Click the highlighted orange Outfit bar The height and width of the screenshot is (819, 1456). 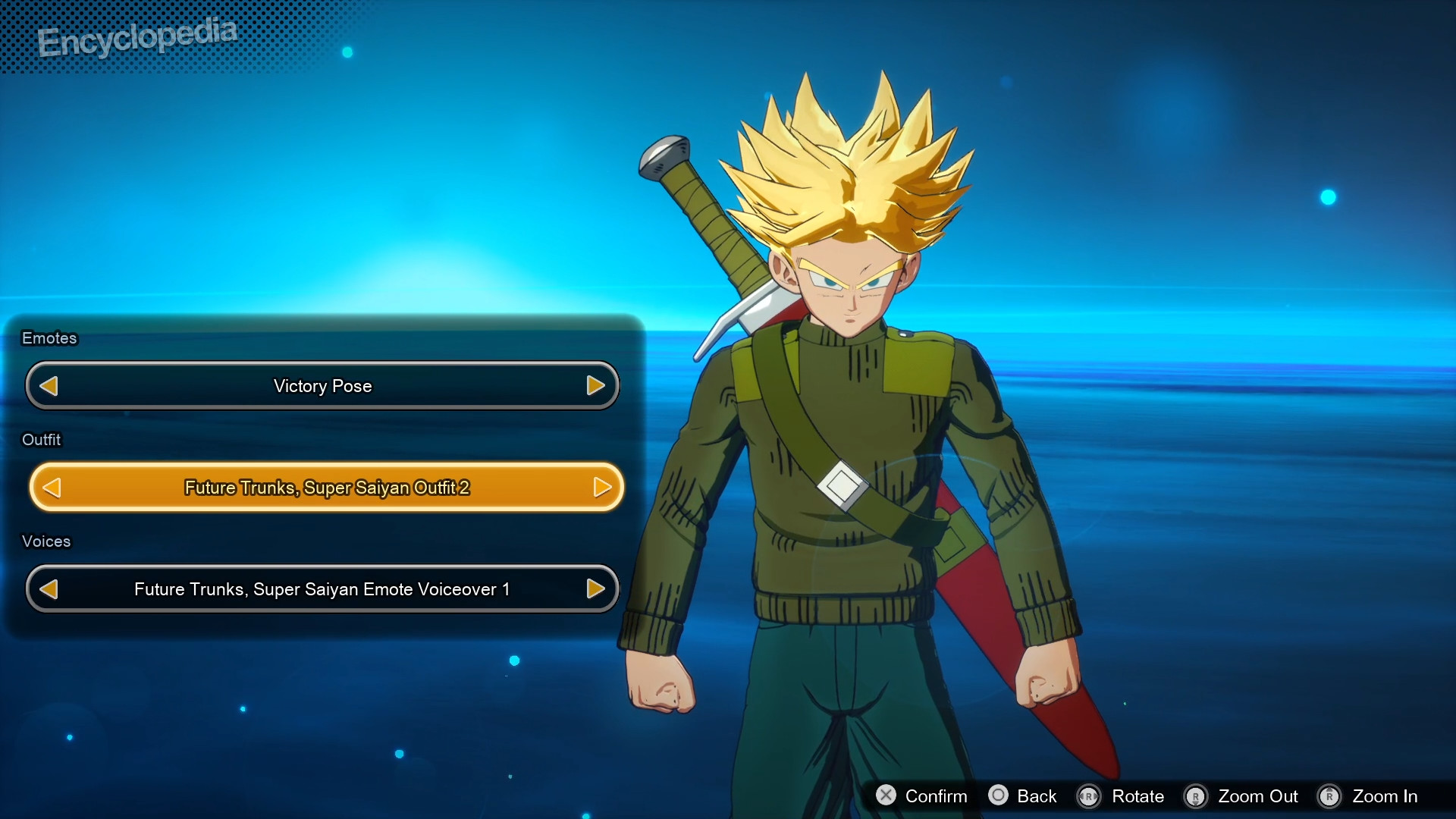tap(326, 488)
